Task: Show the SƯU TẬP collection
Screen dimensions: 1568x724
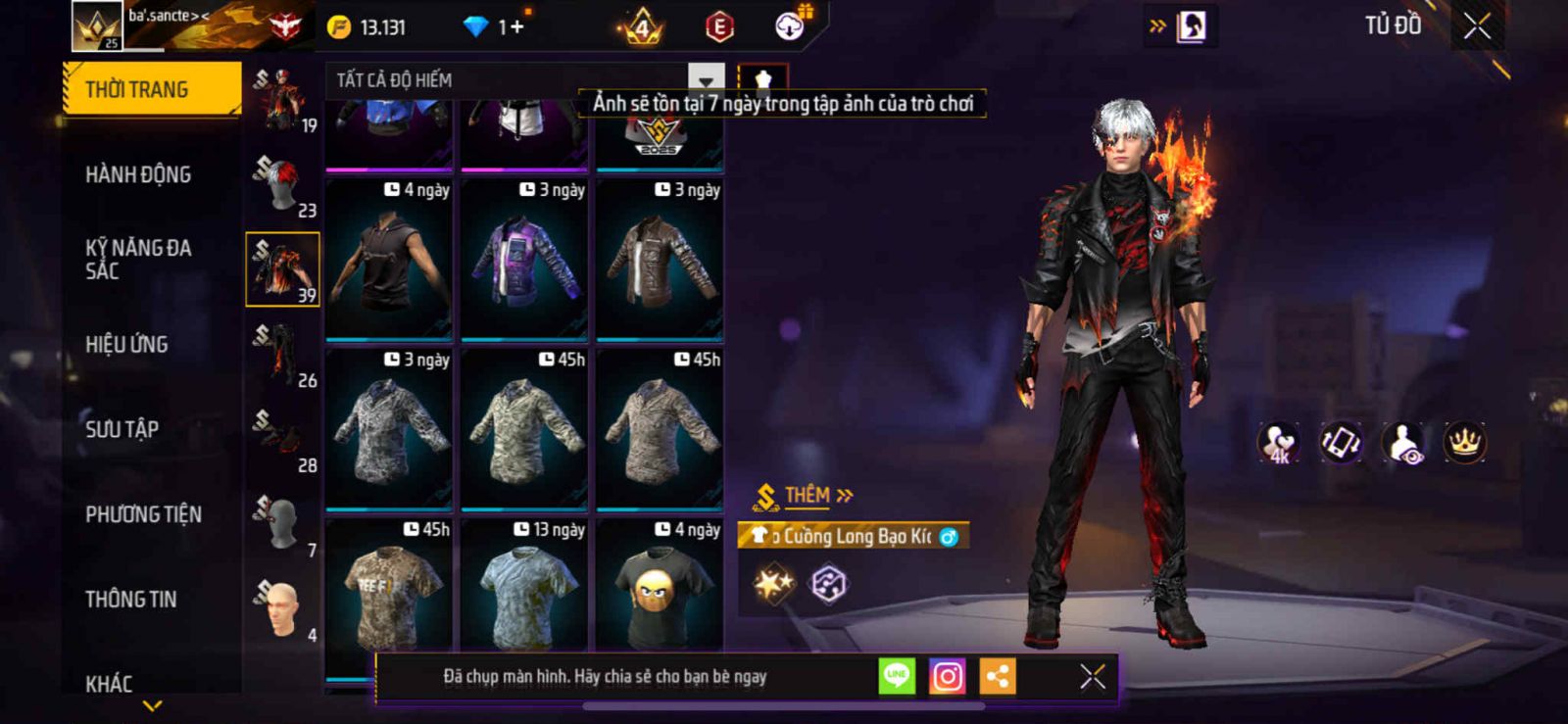Action: [122, 429]
